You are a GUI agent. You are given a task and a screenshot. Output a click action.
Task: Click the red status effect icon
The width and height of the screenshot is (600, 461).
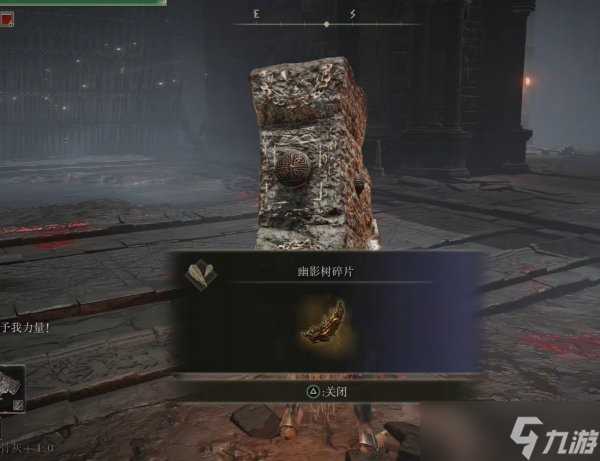(8, 19)
